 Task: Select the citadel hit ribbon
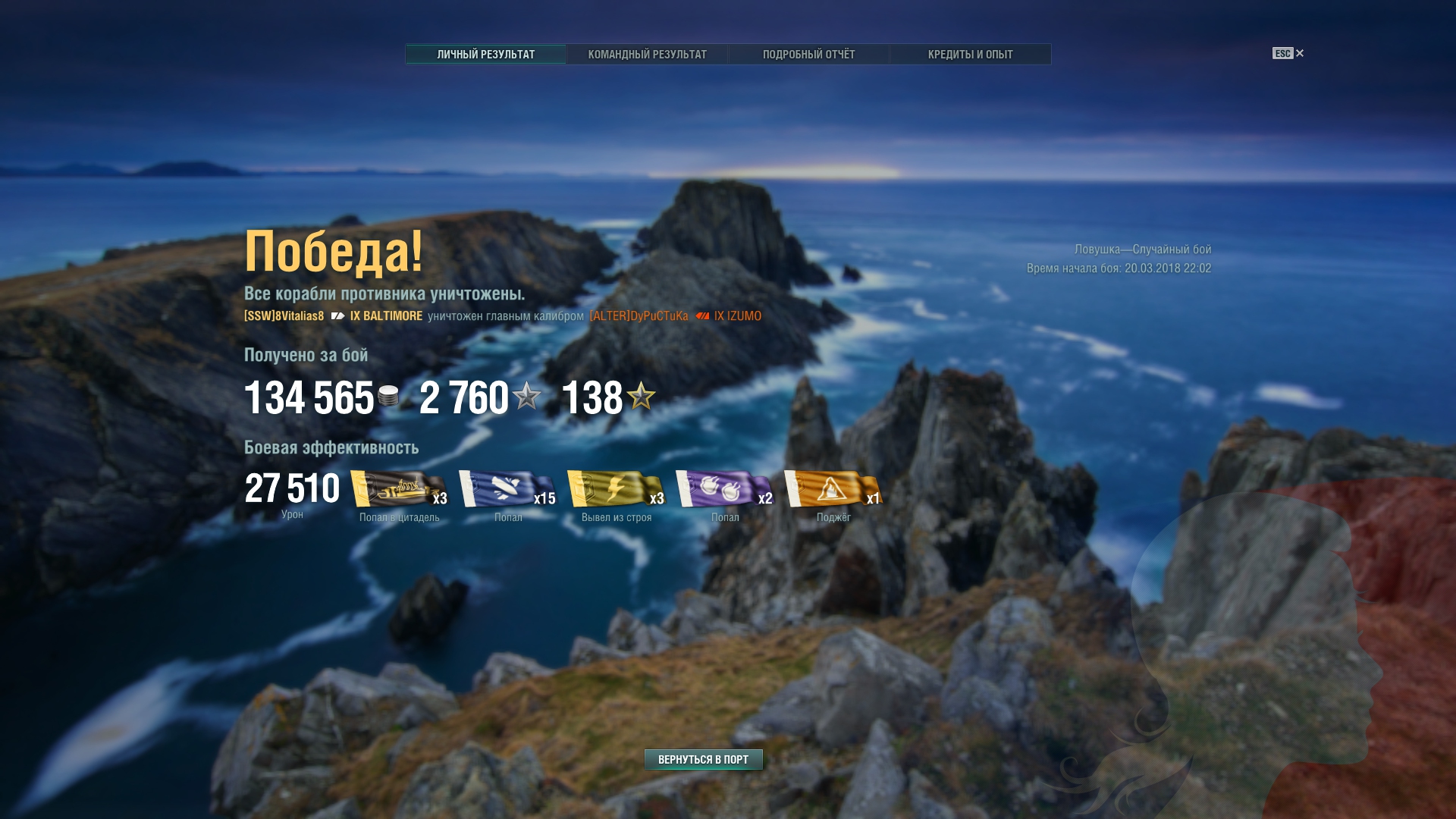[399, 489]
